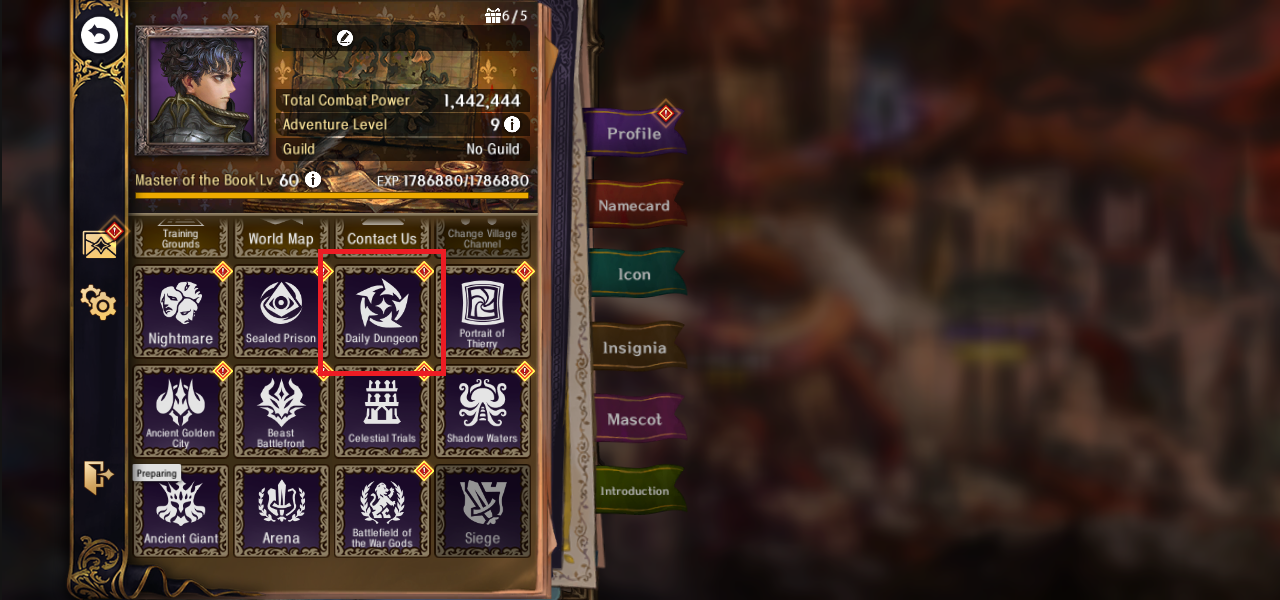Choose the Ancient Golden City tile

click(x=181, y=411)
